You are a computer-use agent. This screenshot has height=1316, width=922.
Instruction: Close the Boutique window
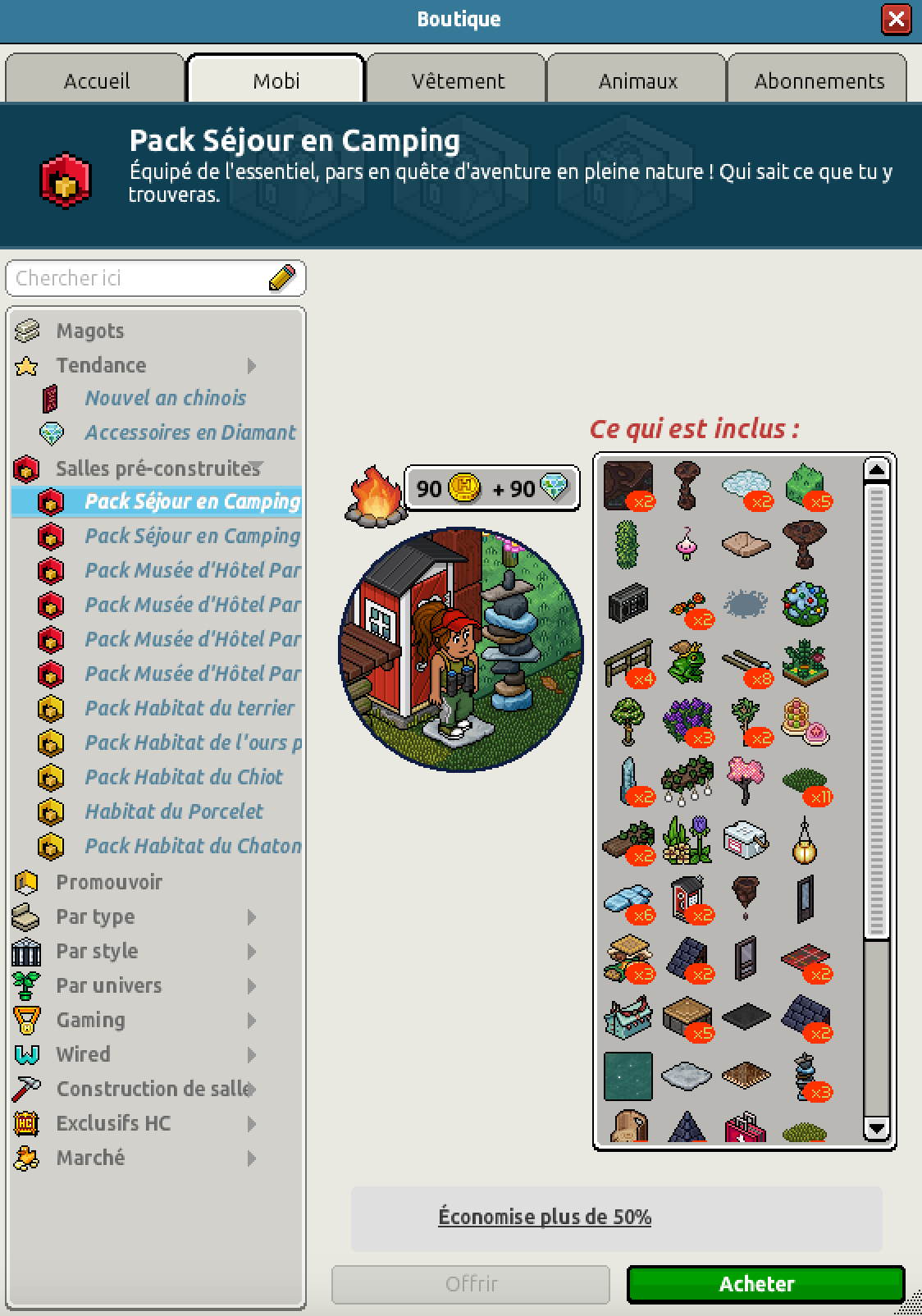click(x=896, y=19)
